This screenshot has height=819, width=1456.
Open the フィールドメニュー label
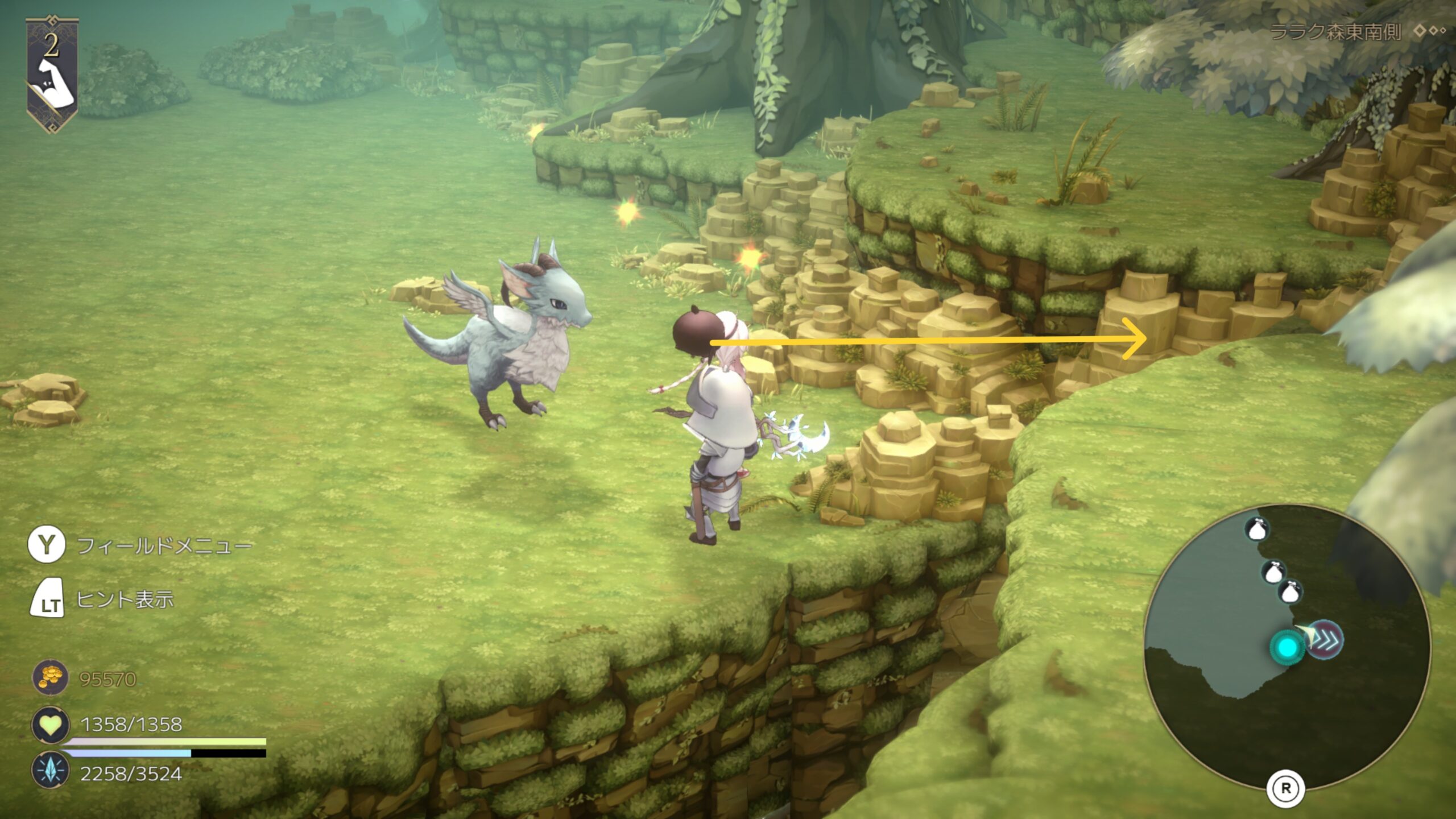click(x=164, y=546)
